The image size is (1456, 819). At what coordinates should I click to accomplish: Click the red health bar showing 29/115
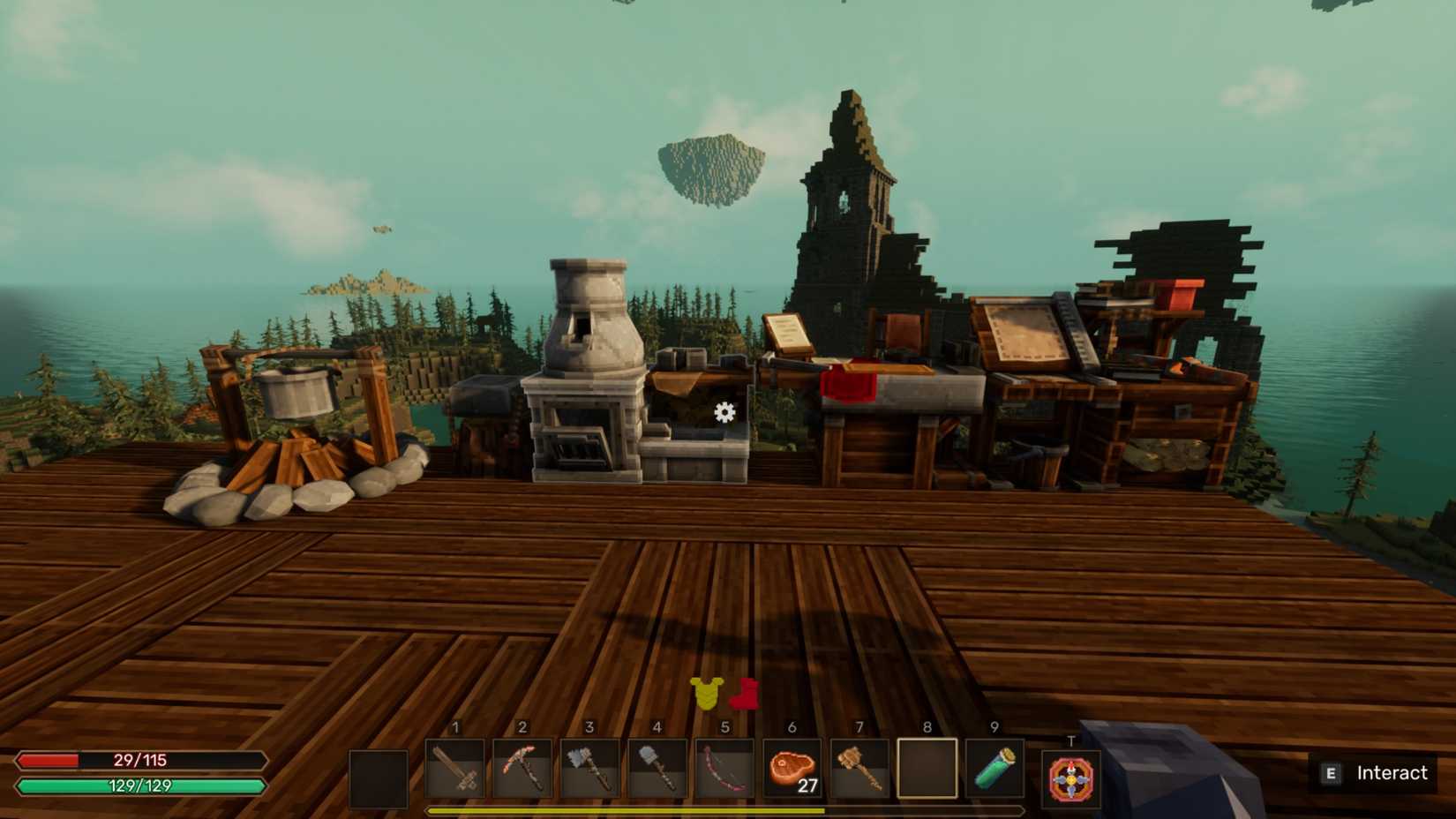click(141, 760)
